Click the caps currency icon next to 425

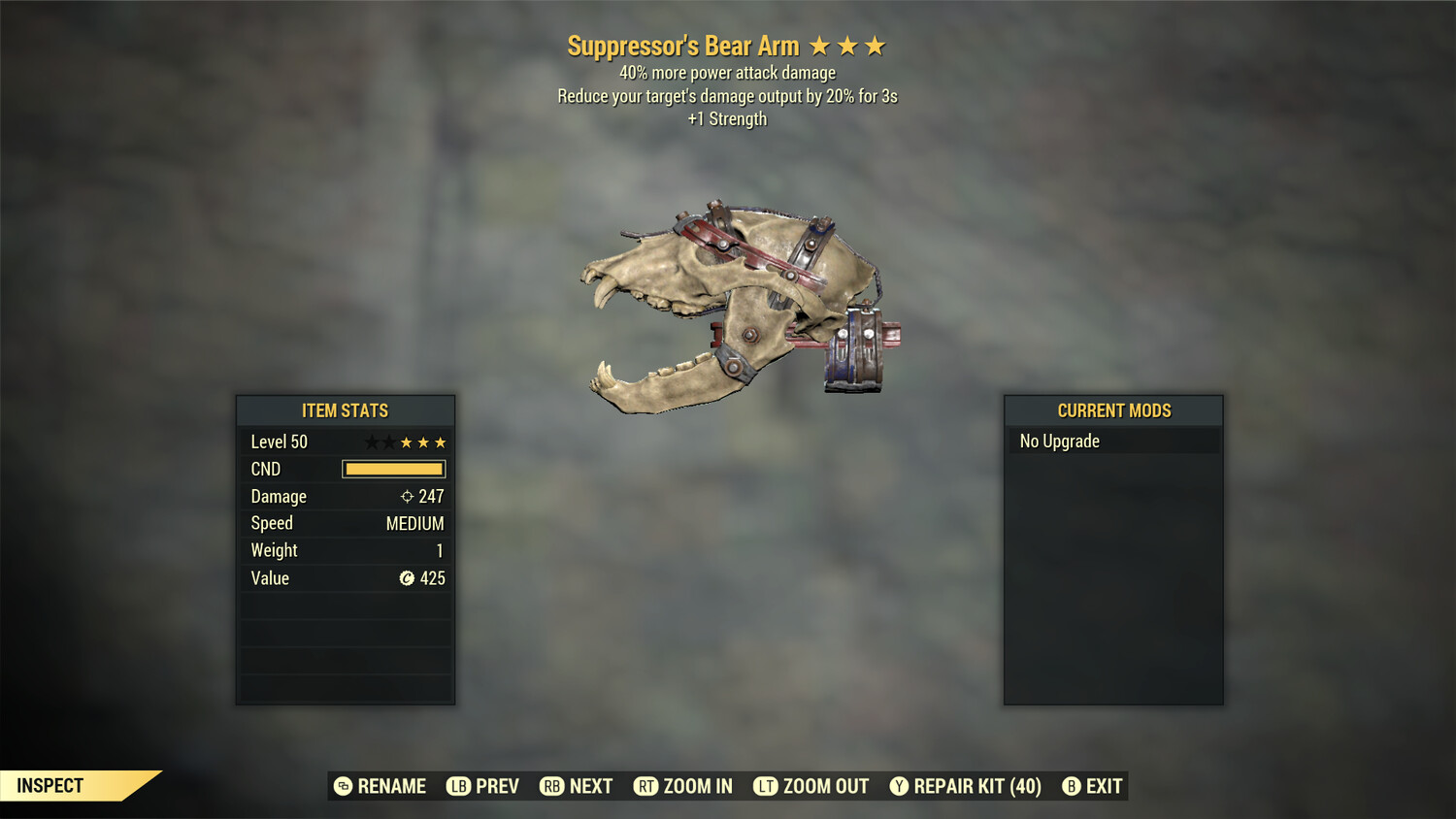tap(409, 578)
